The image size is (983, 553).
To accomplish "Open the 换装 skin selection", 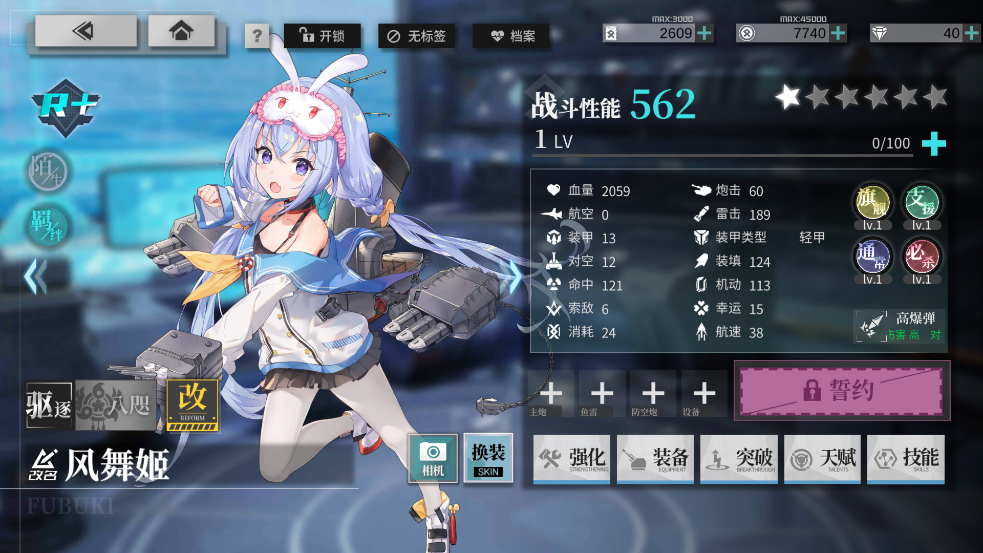I will pos(488,458).
